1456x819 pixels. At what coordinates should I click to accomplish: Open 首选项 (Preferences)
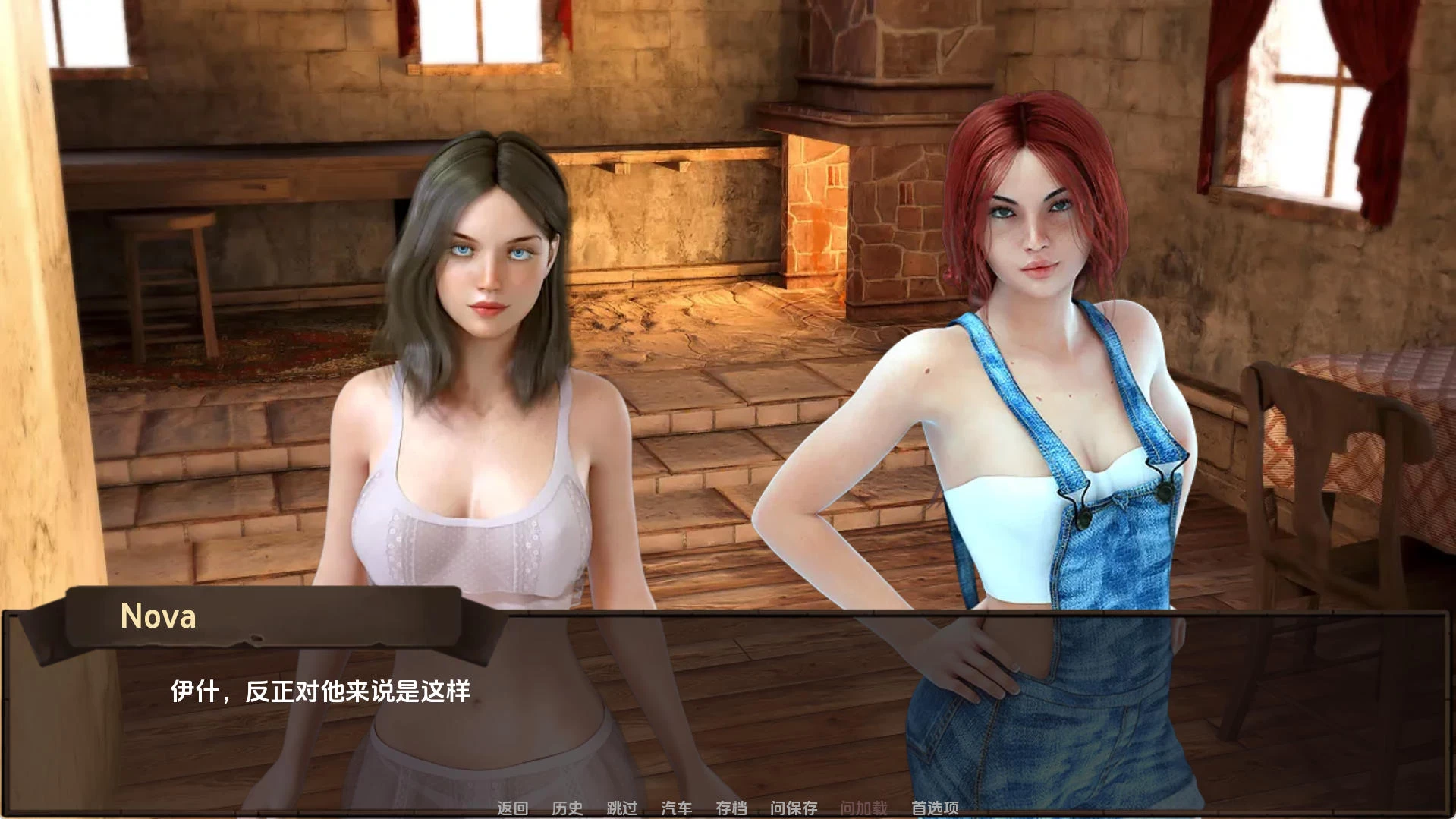(935, 808)
